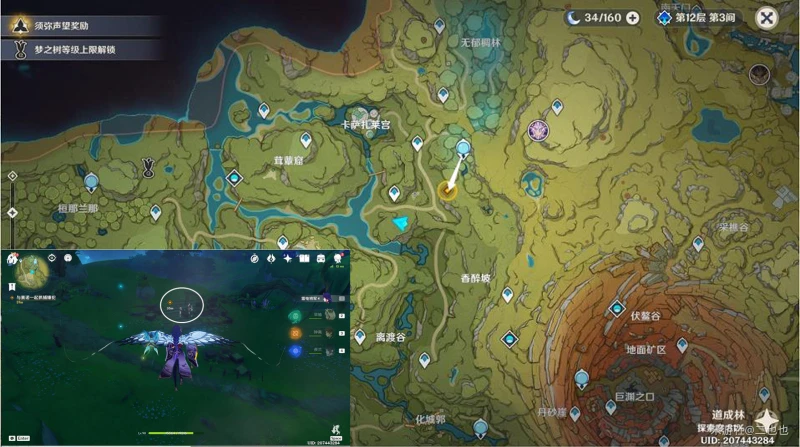The width and height of the screenshot is (800, 447).
Task: Open the Wish star icon in inset view
Action: click(289, 259)
